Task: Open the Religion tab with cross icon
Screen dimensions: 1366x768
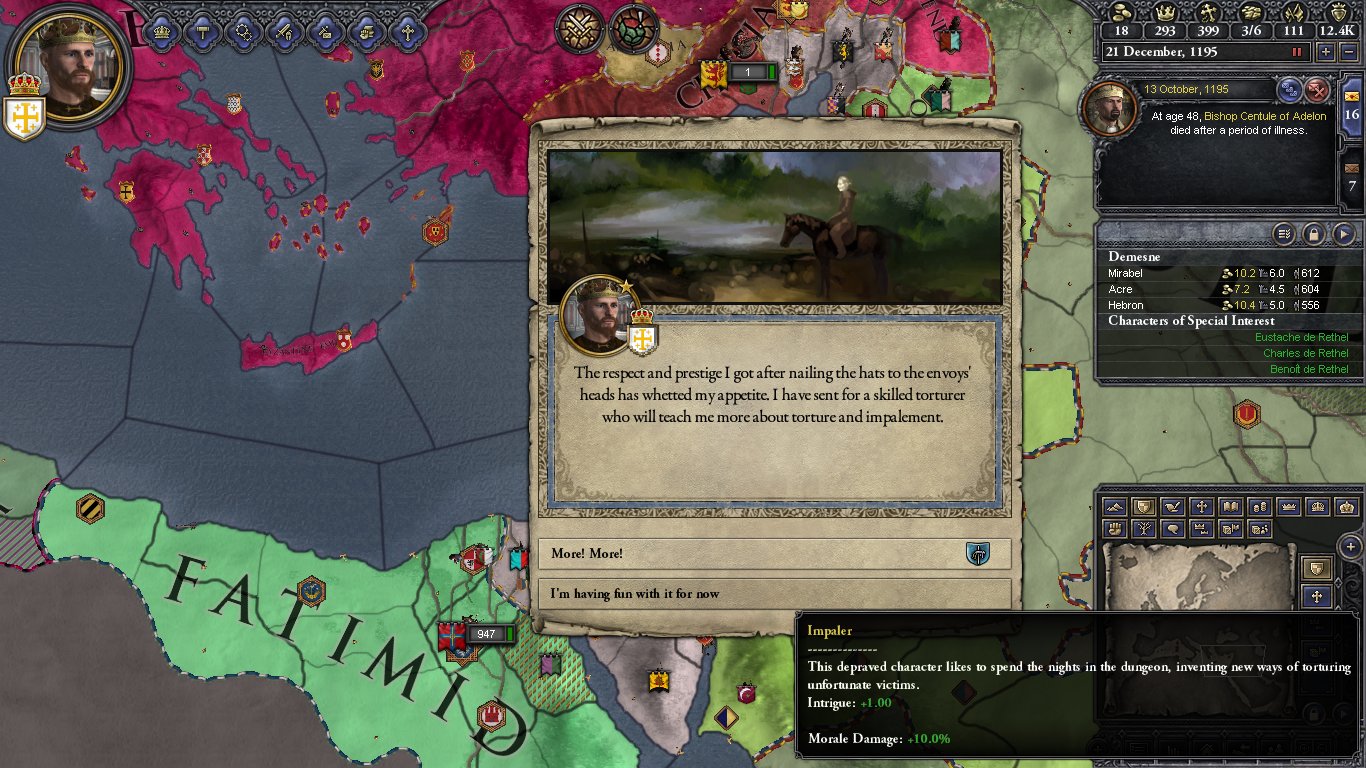Action: 406,31
